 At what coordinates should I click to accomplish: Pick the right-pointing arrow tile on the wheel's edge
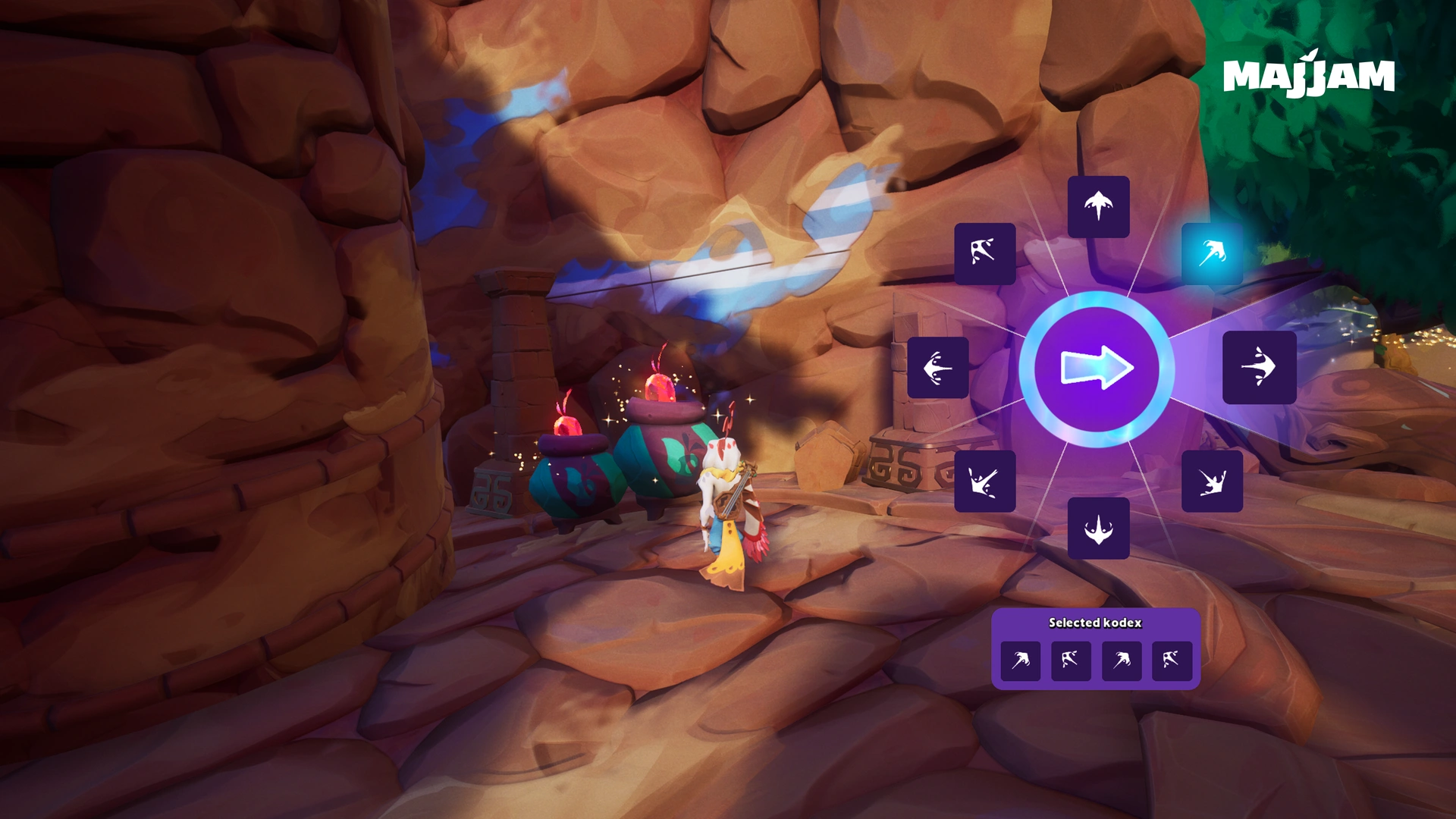1259,367
